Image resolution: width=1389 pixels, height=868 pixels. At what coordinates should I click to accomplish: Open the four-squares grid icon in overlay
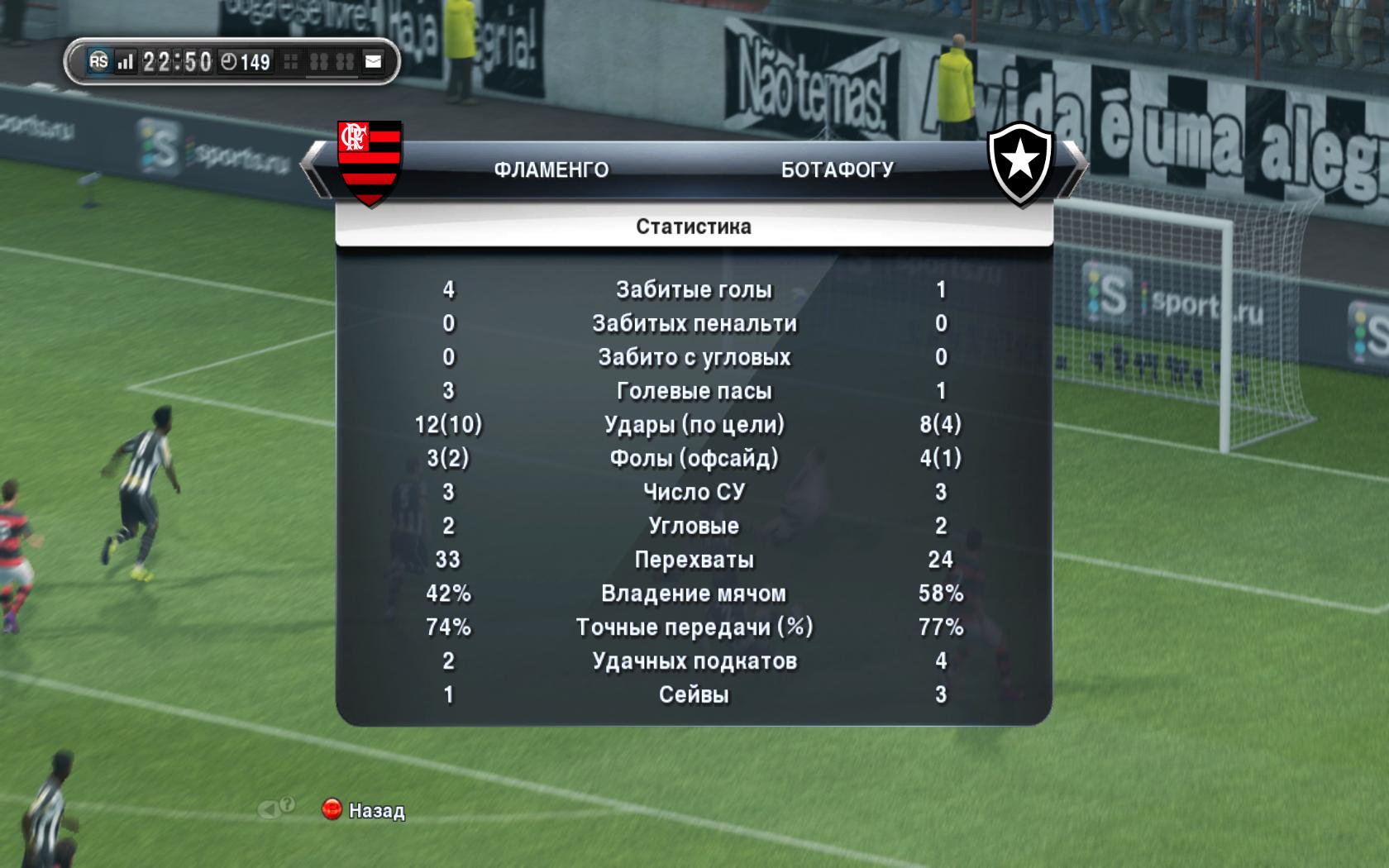[x=291, y=62]
